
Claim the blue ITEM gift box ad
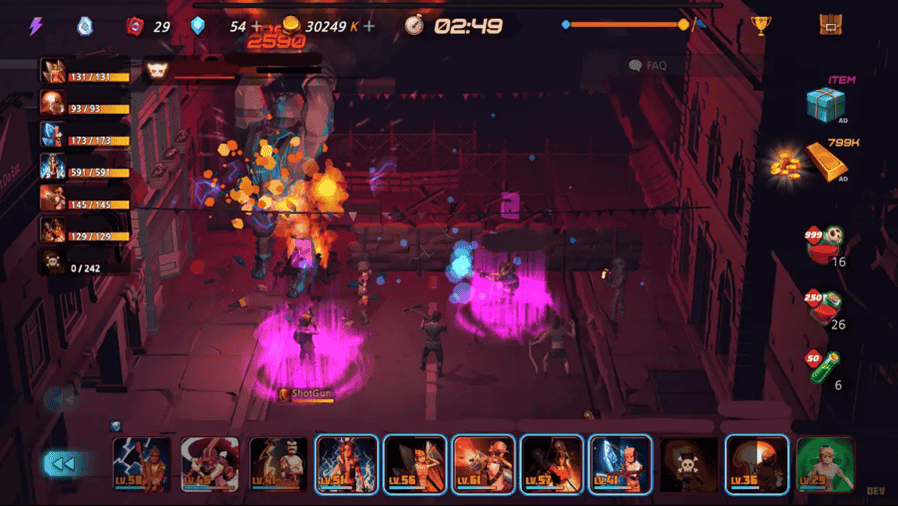point(826,103)
